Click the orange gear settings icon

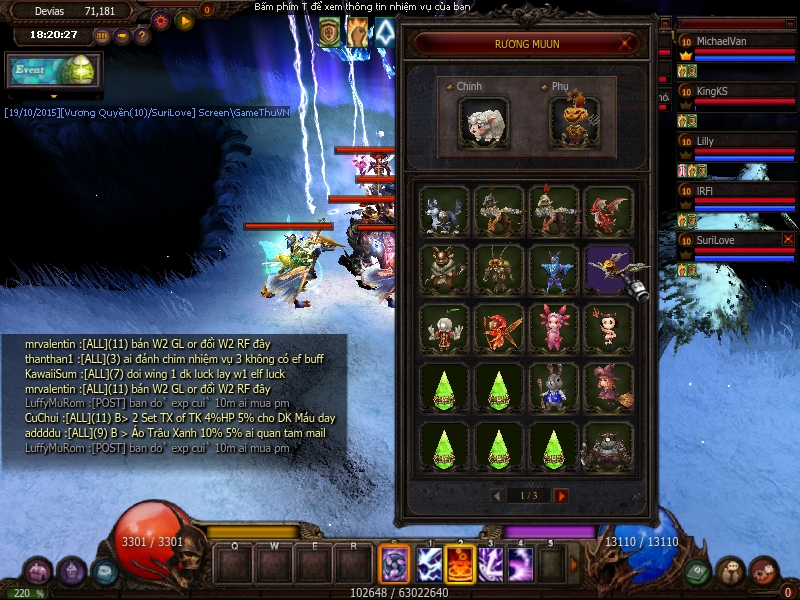(161, 19)
